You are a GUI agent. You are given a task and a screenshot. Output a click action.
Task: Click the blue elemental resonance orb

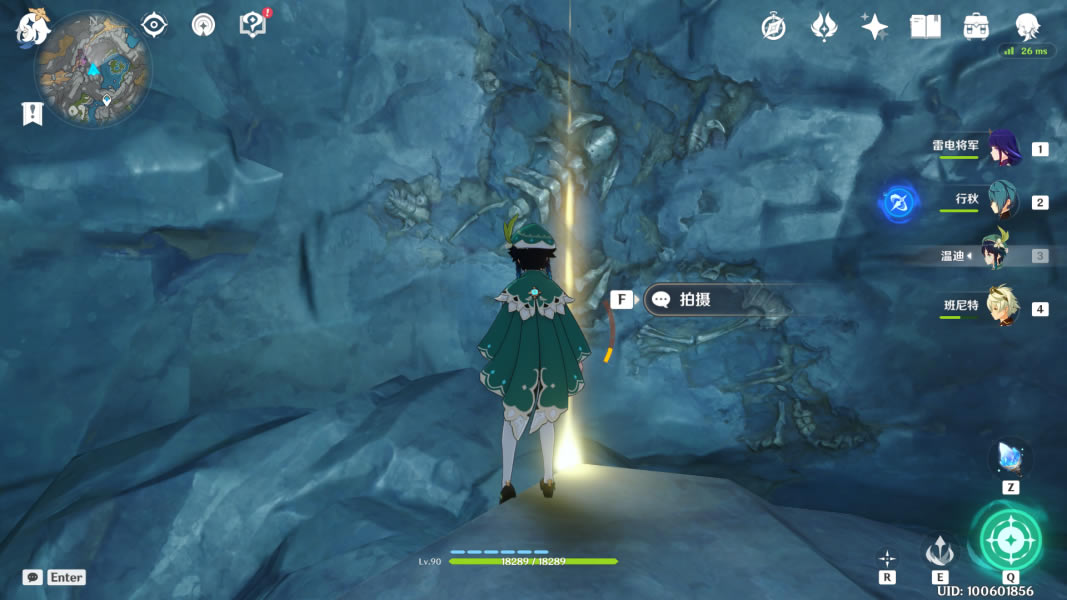(898, 202)
